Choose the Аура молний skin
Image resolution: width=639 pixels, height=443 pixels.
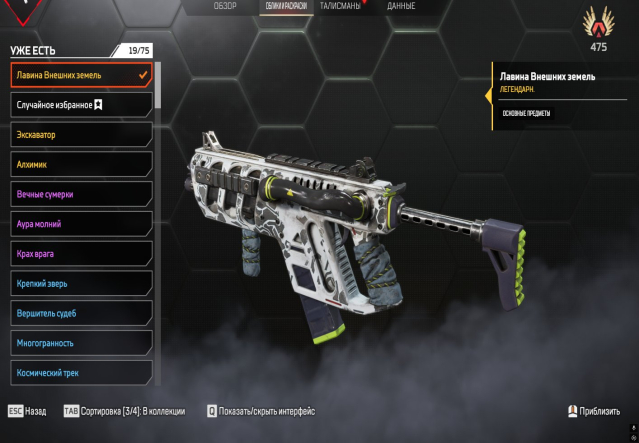click(x=80, y=224)
